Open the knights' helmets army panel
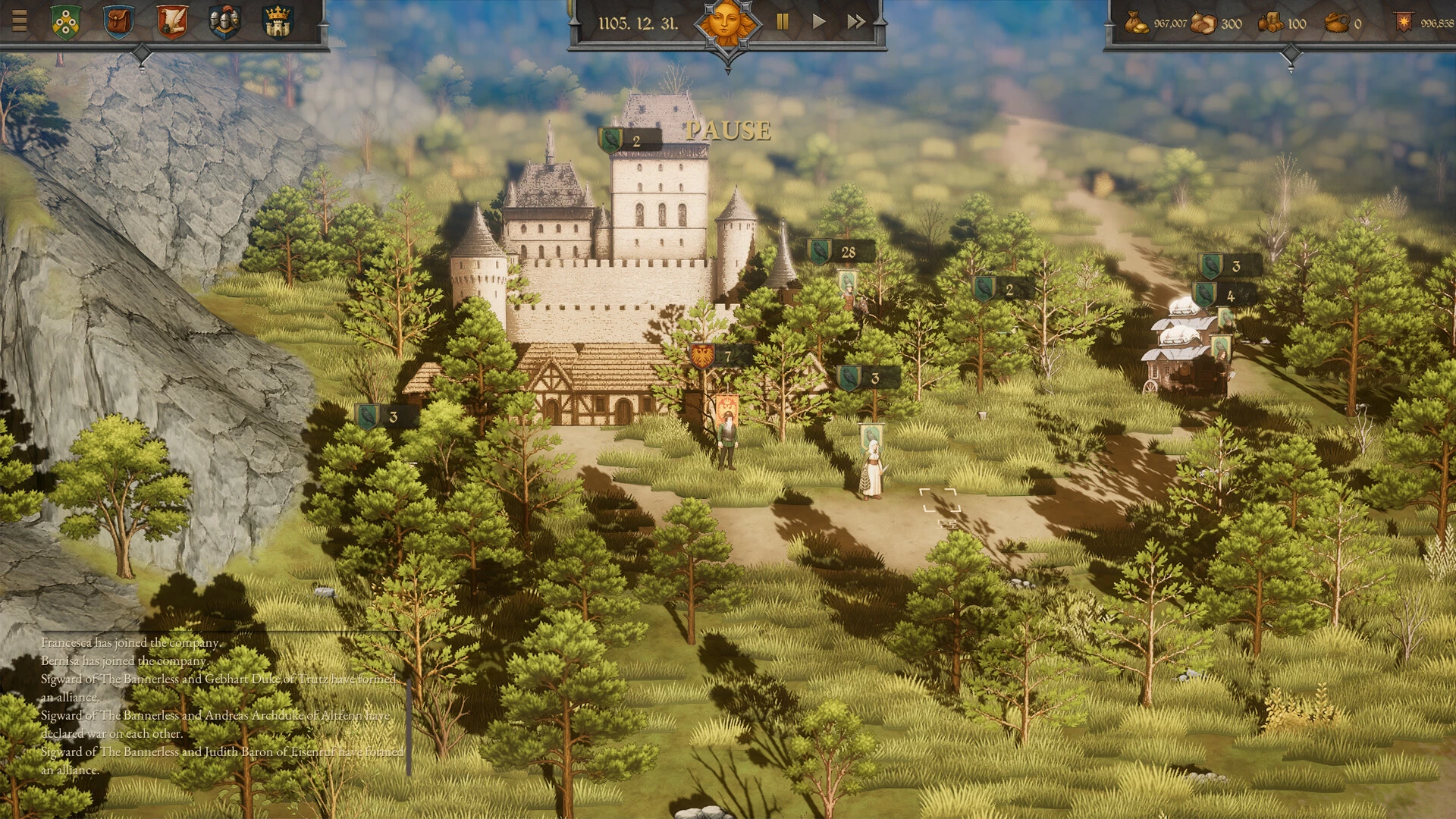The width and height of the screenshot is (1456, 819). point(224,22)
